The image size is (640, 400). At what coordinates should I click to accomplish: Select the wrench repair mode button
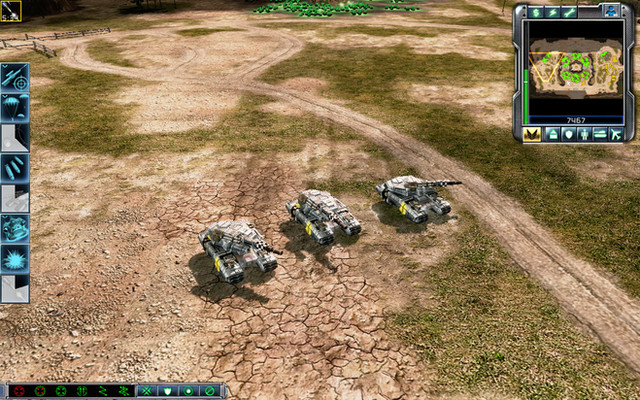(x=568, y=12)
